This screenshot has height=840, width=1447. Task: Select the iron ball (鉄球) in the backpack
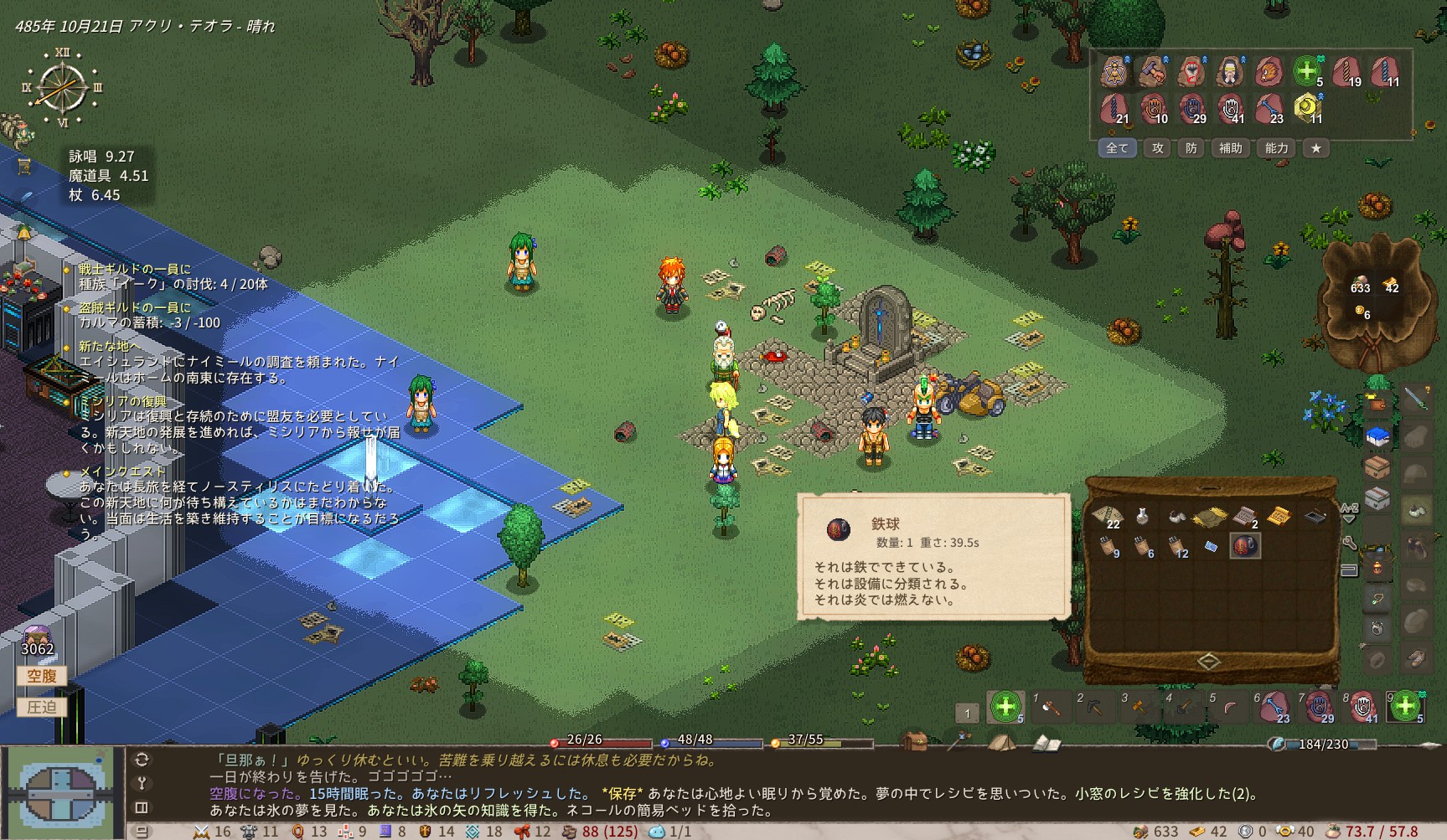pos(1244,546)
